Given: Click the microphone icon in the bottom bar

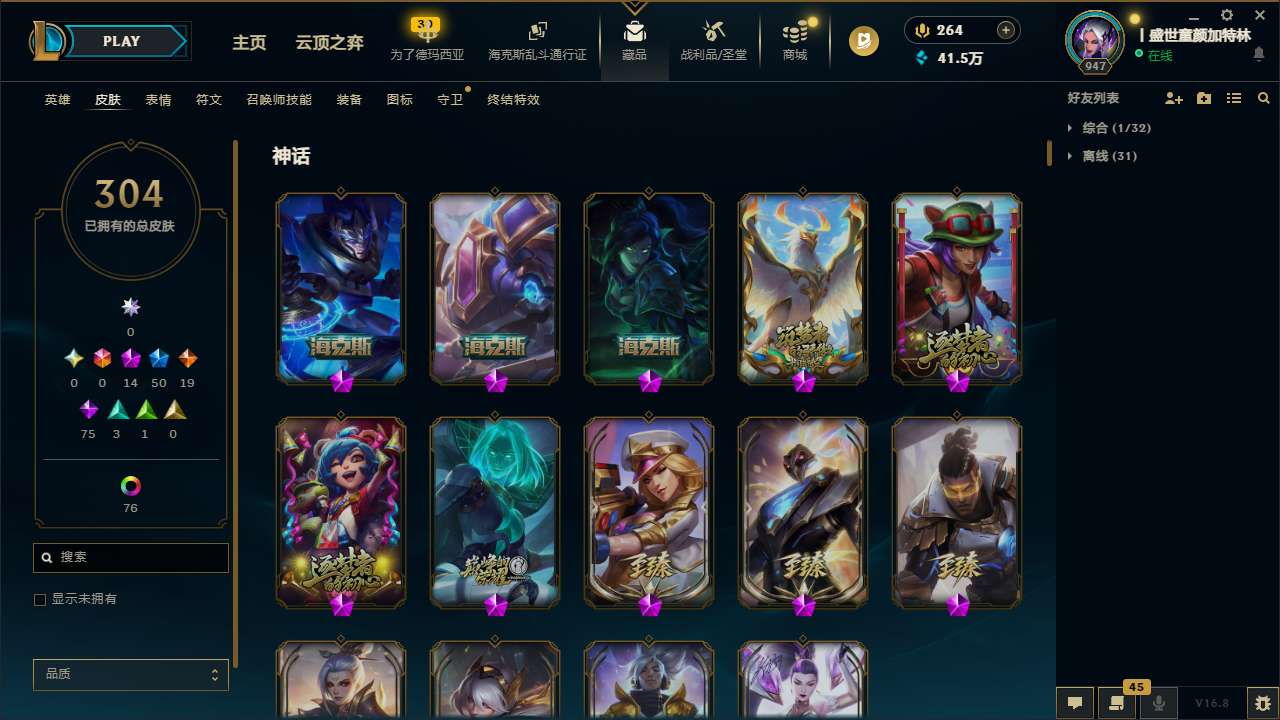Looking at the screenshot, I should click(1159, 702).
